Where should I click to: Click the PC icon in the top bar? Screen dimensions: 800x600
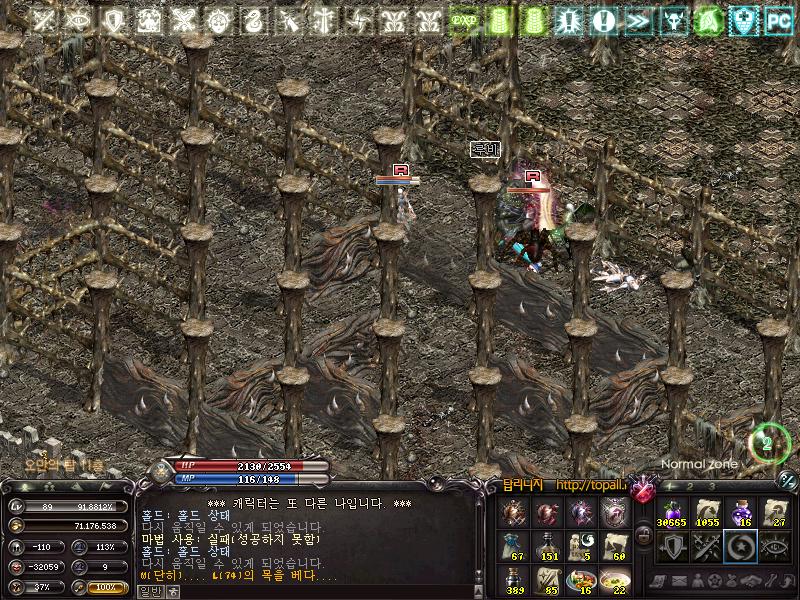click(x=777, y=20)
